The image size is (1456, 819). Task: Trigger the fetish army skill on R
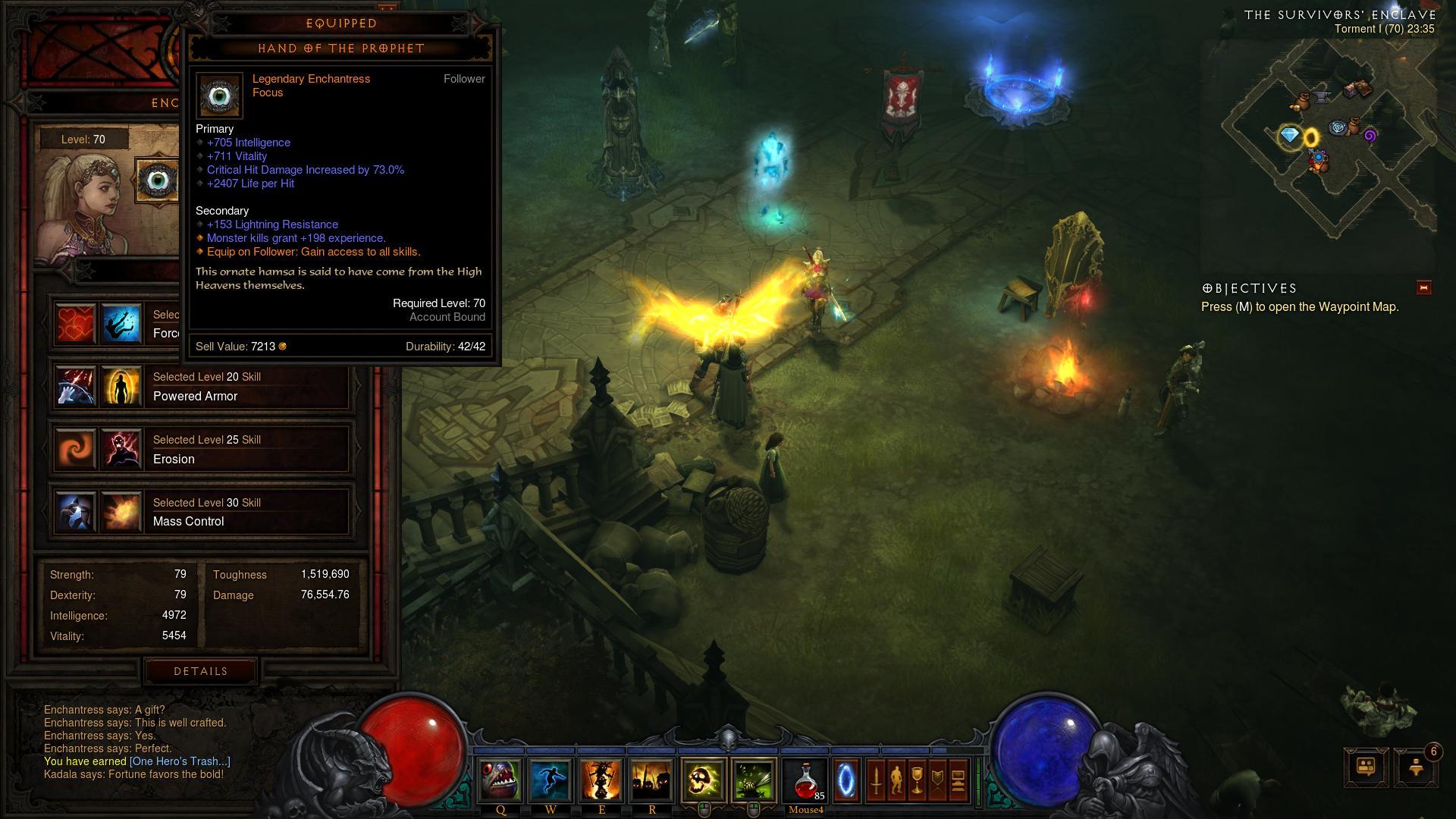[651, 780]
